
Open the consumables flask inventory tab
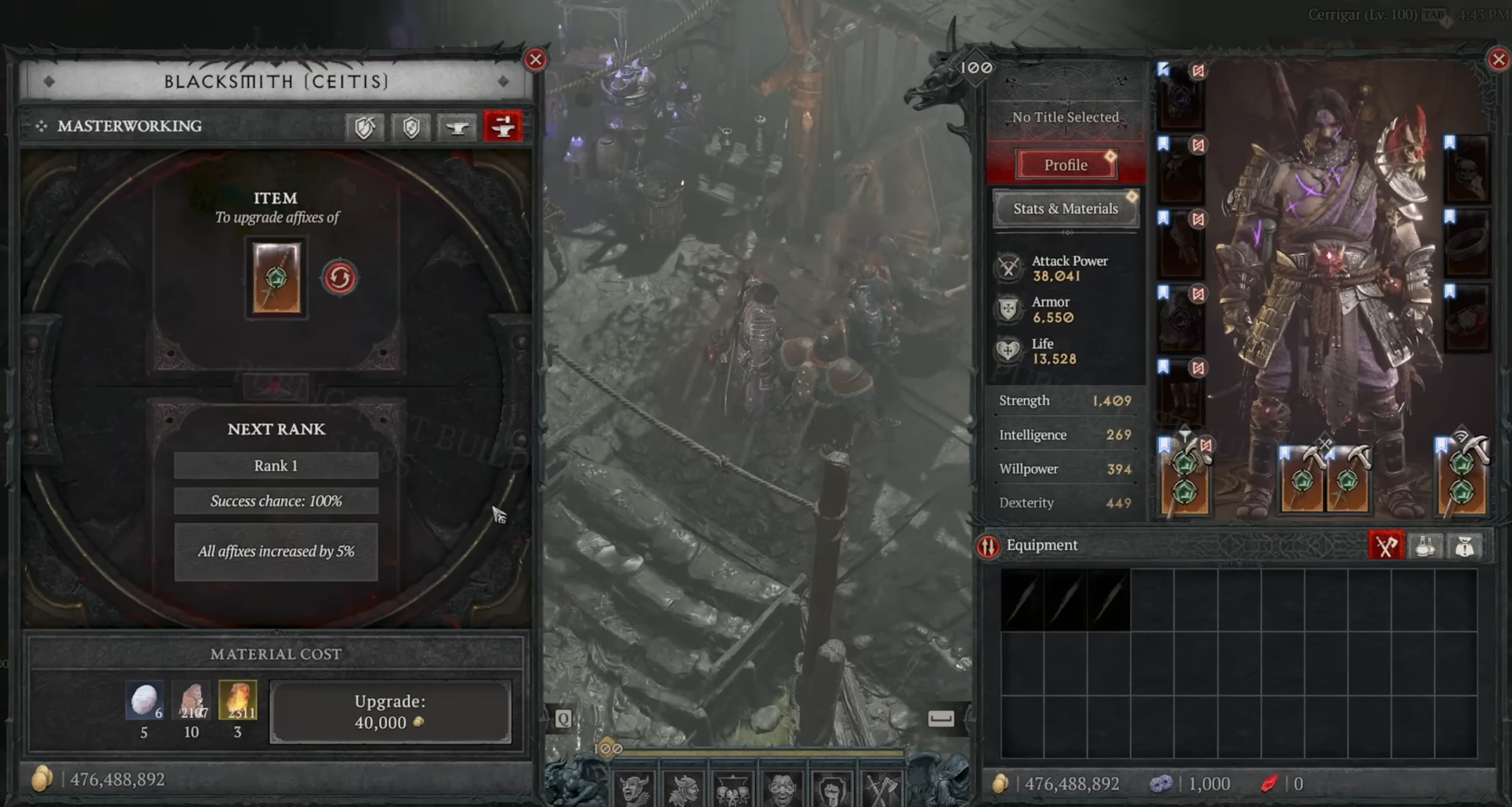(1425, 545)
